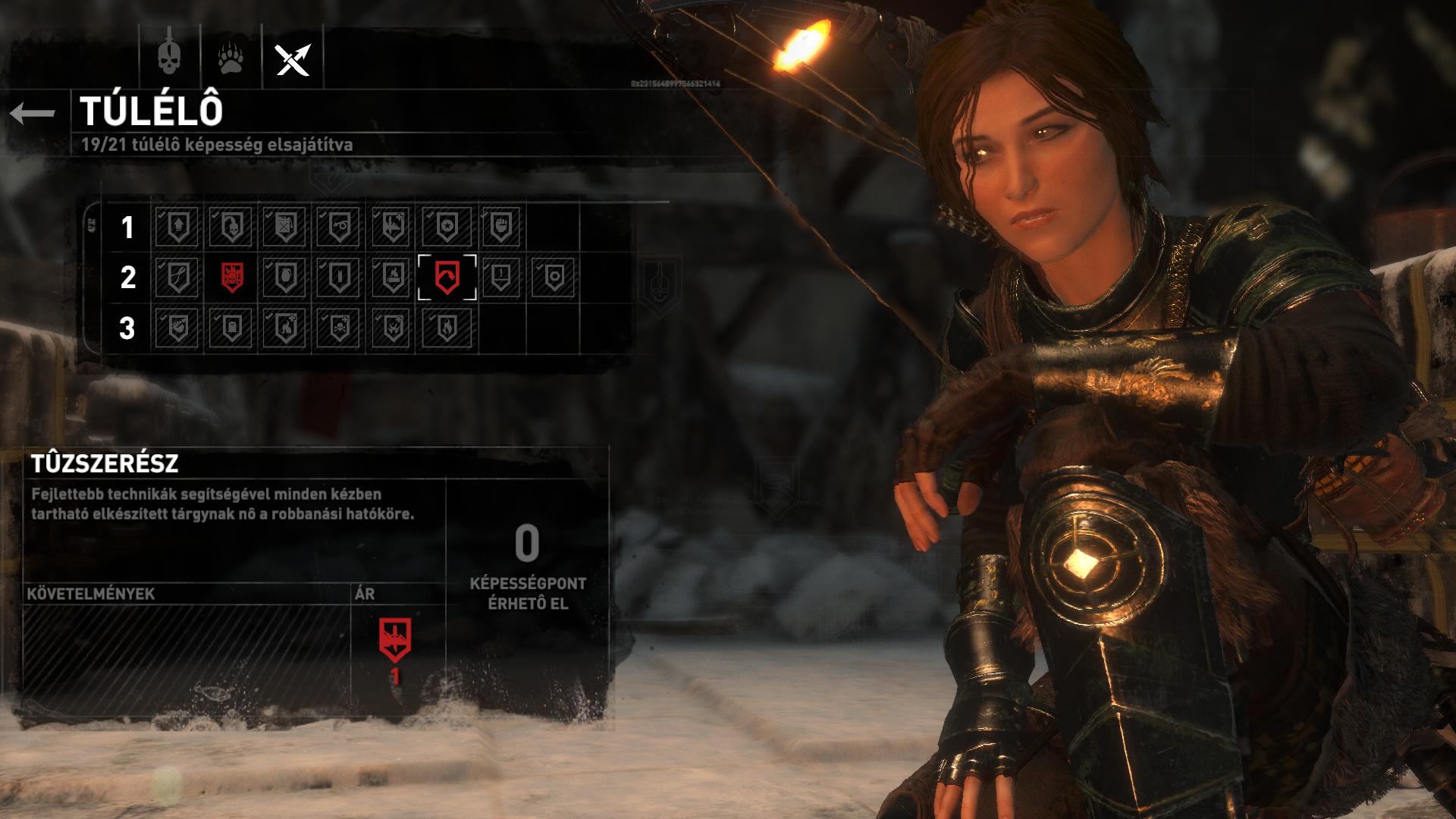Choose the mortar bowl skill in tier 3

click(x=177, y=328)
